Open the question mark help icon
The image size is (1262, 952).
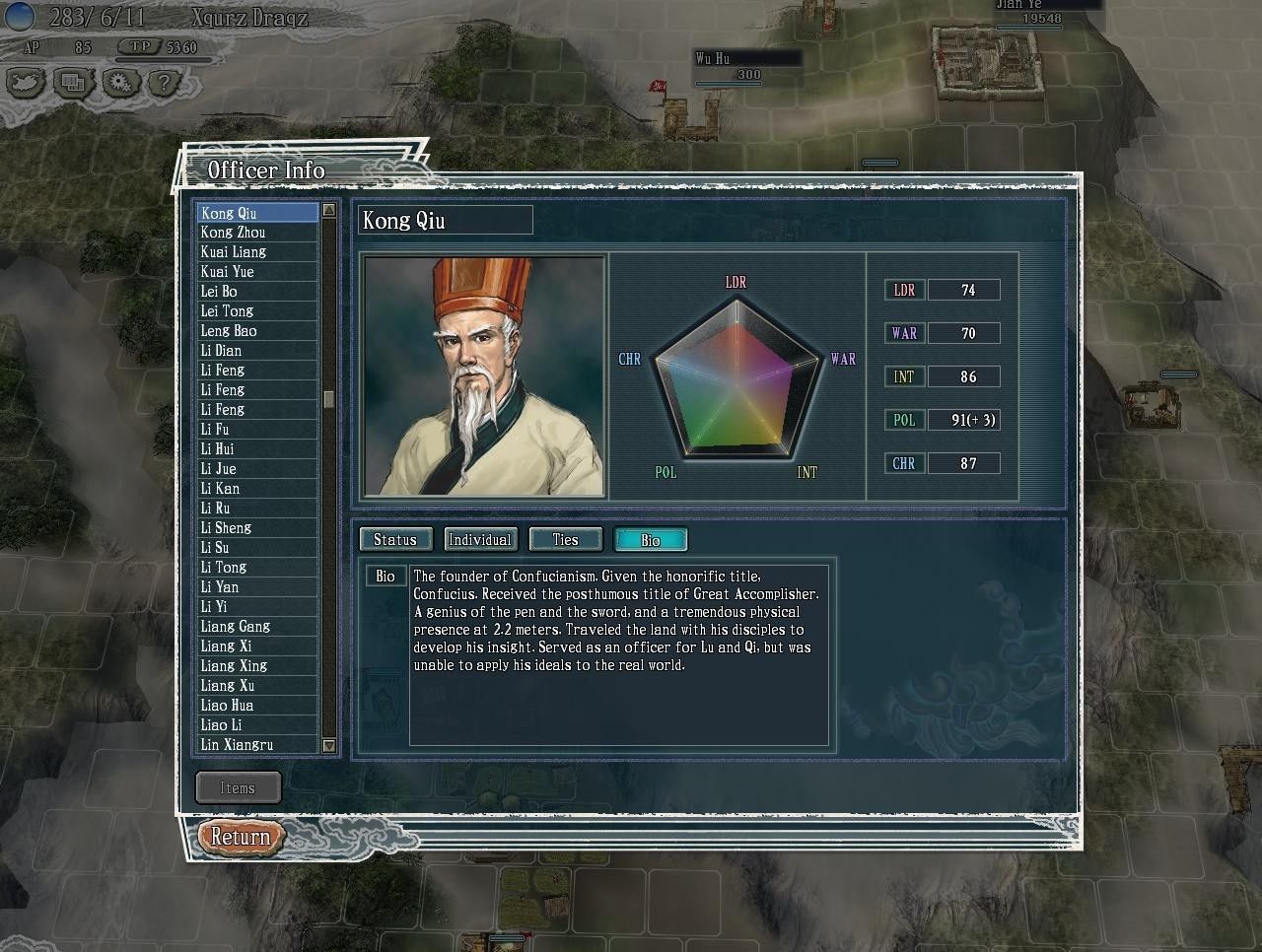point(163,83)
